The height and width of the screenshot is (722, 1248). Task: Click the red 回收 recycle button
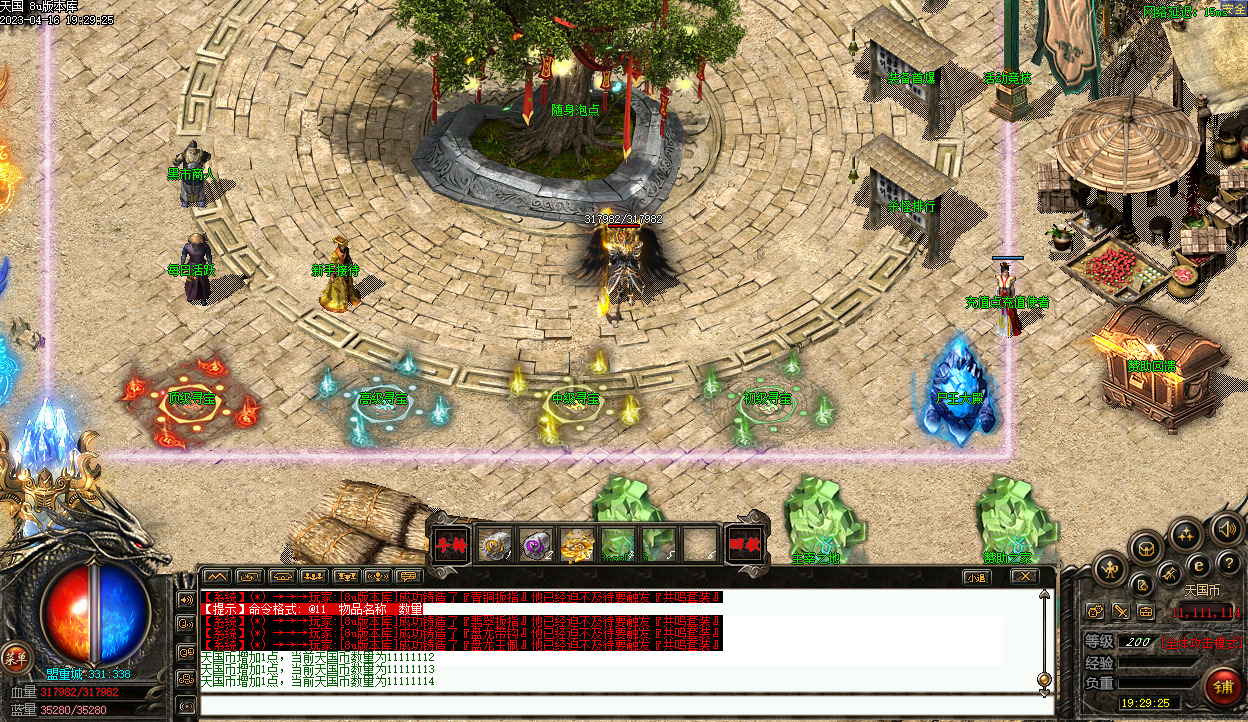pos(743,544)
